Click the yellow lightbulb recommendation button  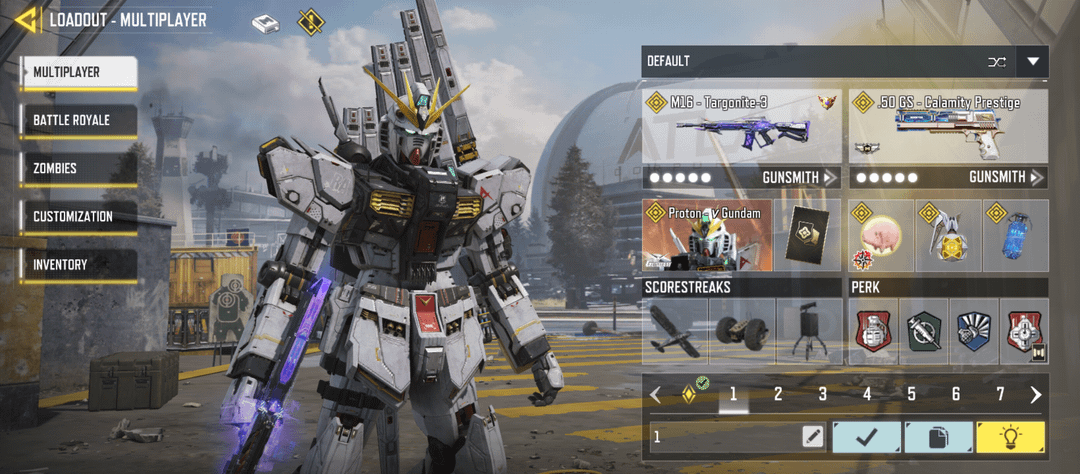[1010, 437]
